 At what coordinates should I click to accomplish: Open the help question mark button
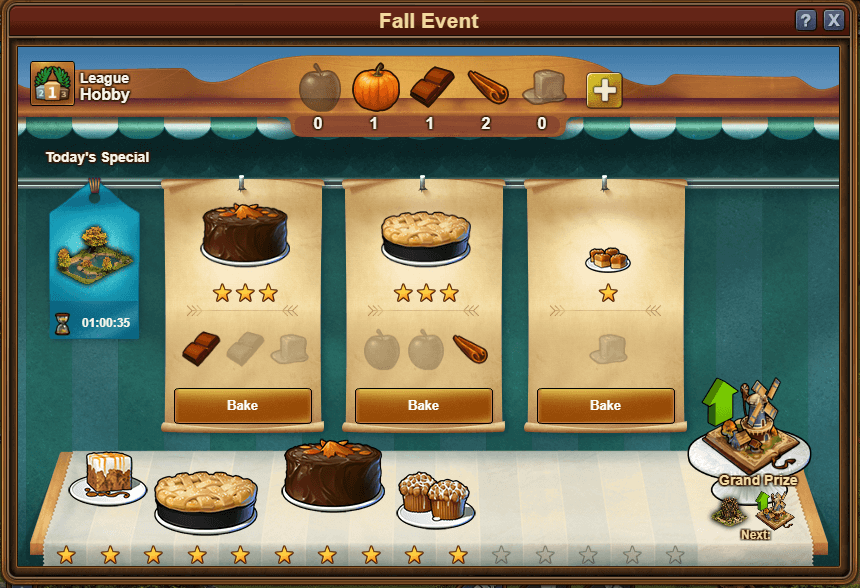click(806, 20)
